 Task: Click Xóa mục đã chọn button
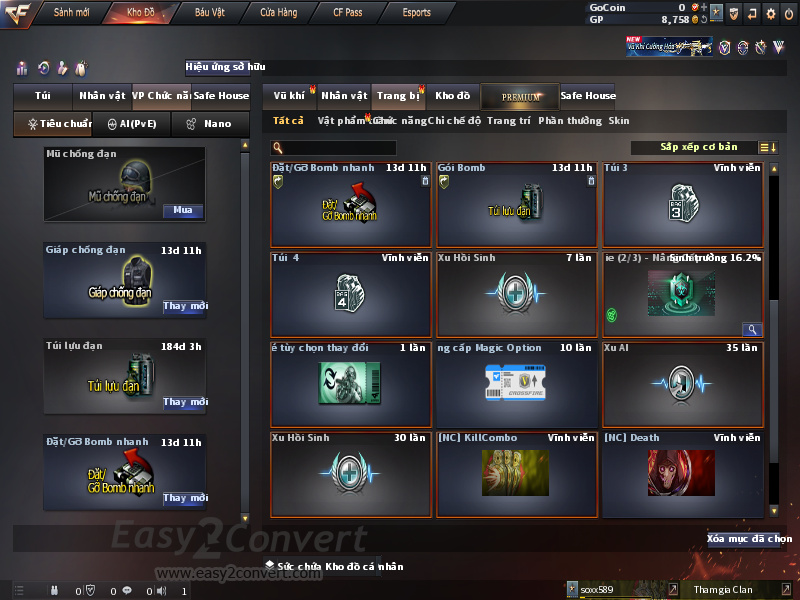point(750,539)
